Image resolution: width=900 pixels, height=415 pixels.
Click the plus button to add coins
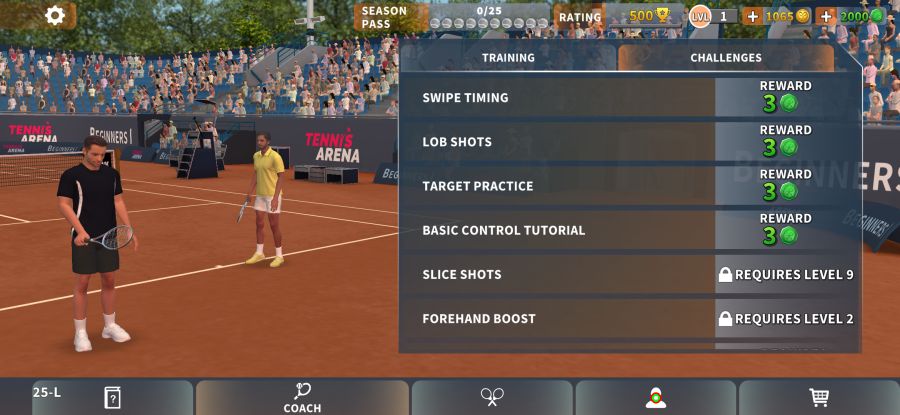pyautogui.click(x=753, y=16)
